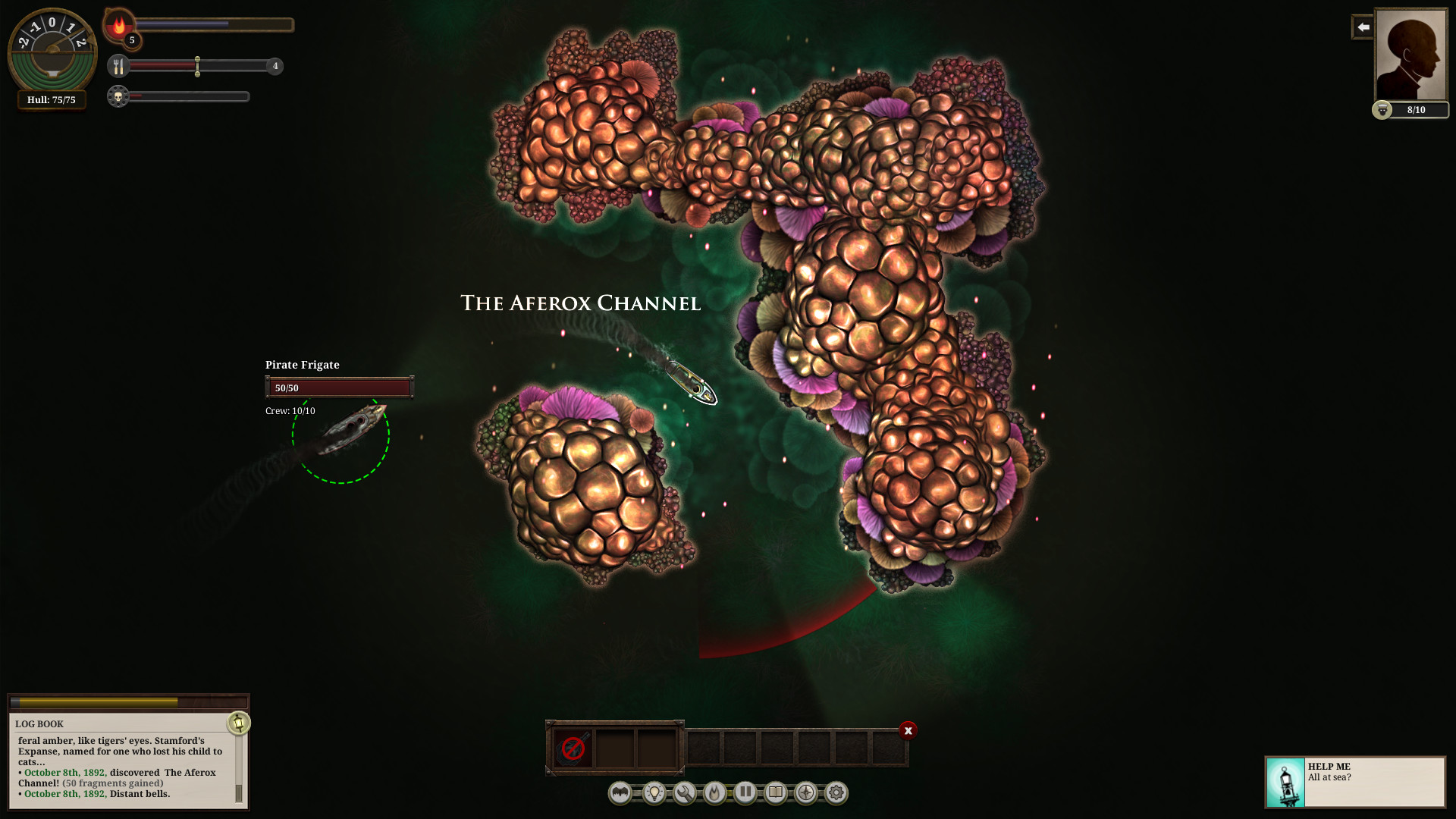Screen dimensions: 1456x819
Task: Open the journal via the book icon
Action: pos(776,793)
